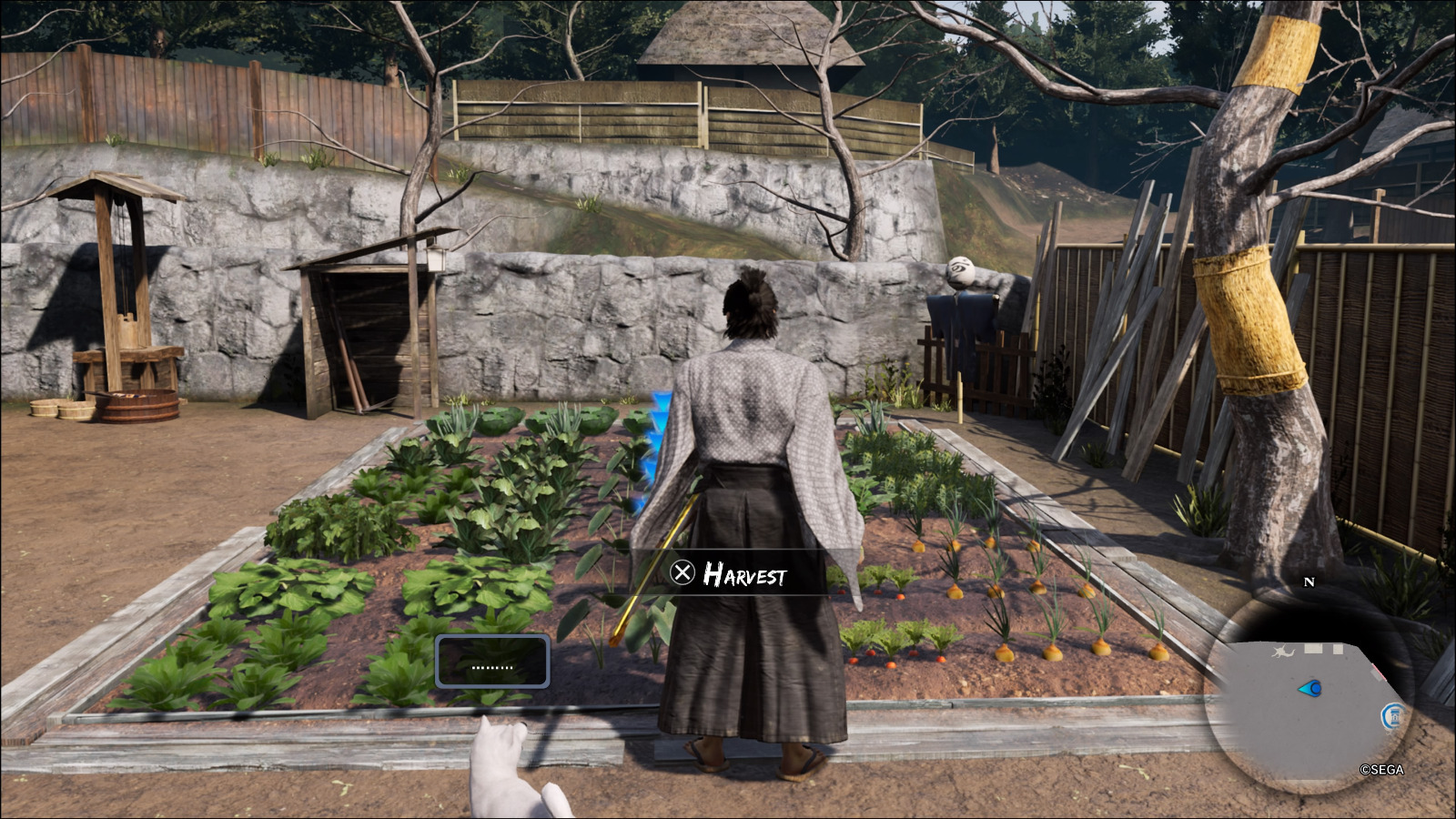1456x819 pixels.
Task: Click the N compass letter above the minimap
Action: (x=1309, y=581)
